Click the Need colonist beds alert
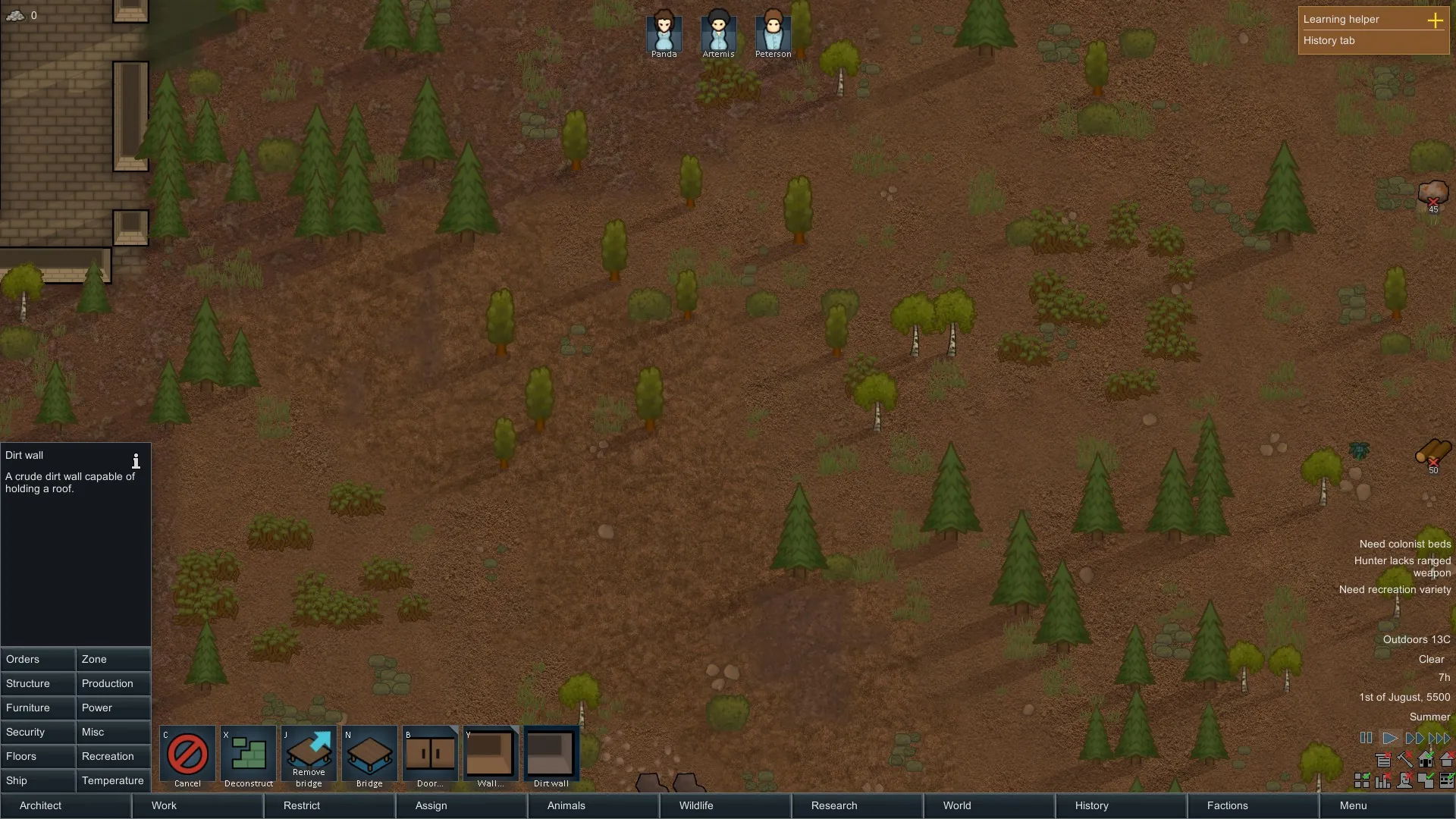Screen dimensions: 1456x819 click(1404, 544)
